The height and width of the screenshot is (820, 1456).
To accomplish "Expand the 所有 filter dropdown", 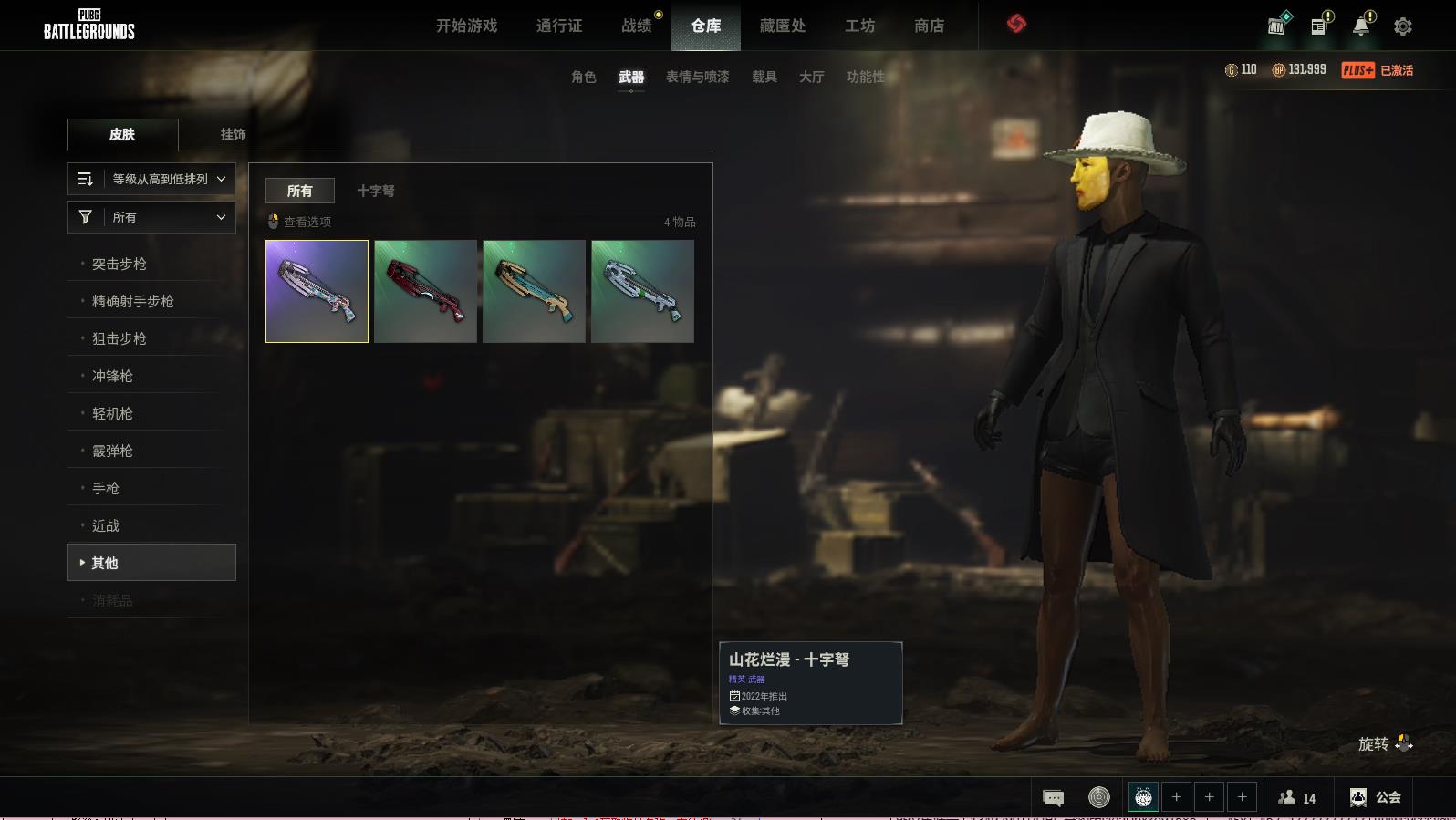I will pos(151,217).
